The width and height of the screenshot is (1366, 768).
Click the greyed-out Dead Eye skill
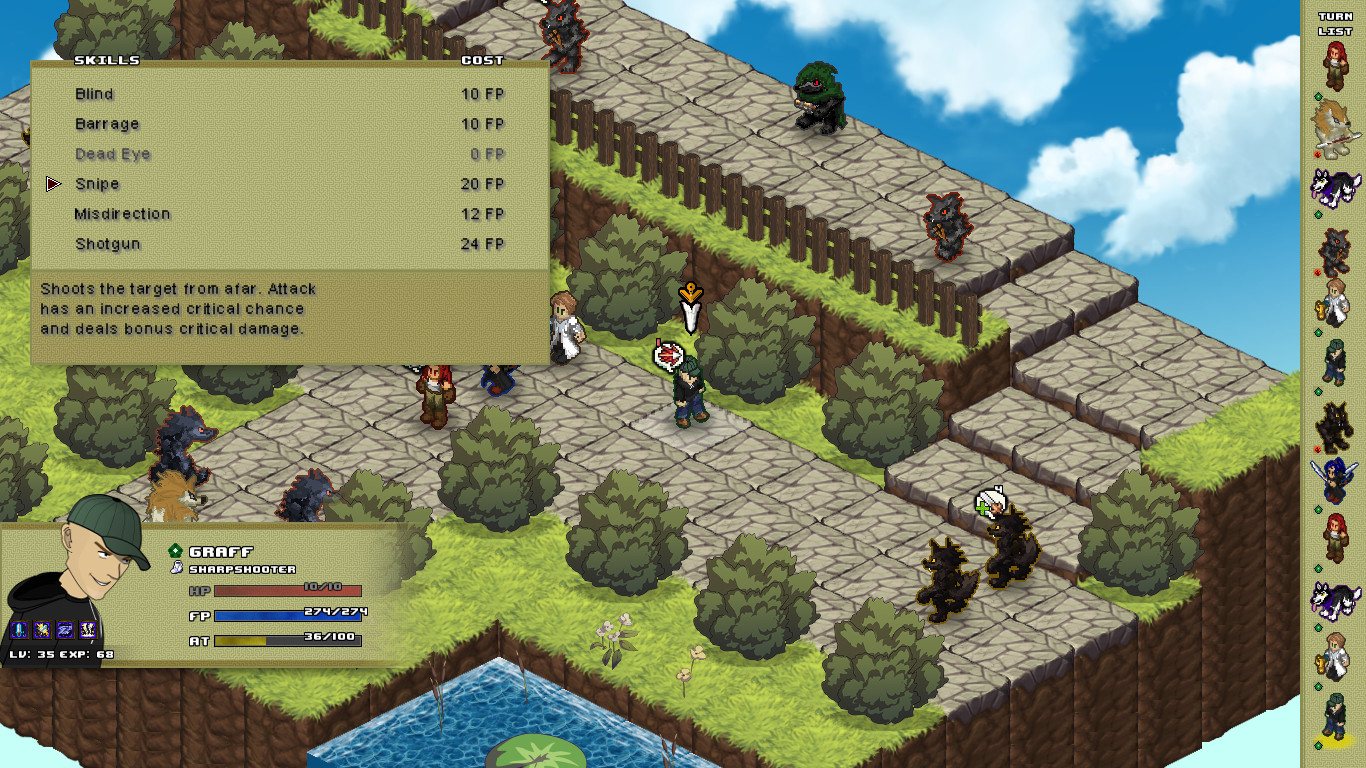pyautogui.click(x=112, y=154)
